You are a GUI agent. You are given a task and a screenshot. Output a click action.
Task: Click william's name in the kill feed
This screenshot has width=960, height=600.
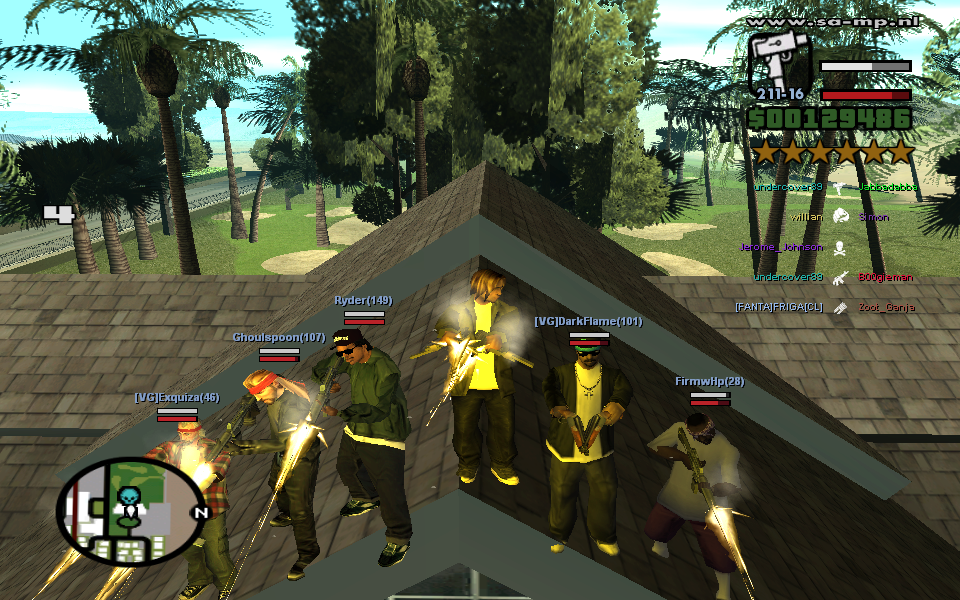pyautogui.click(x=806, y=217)
